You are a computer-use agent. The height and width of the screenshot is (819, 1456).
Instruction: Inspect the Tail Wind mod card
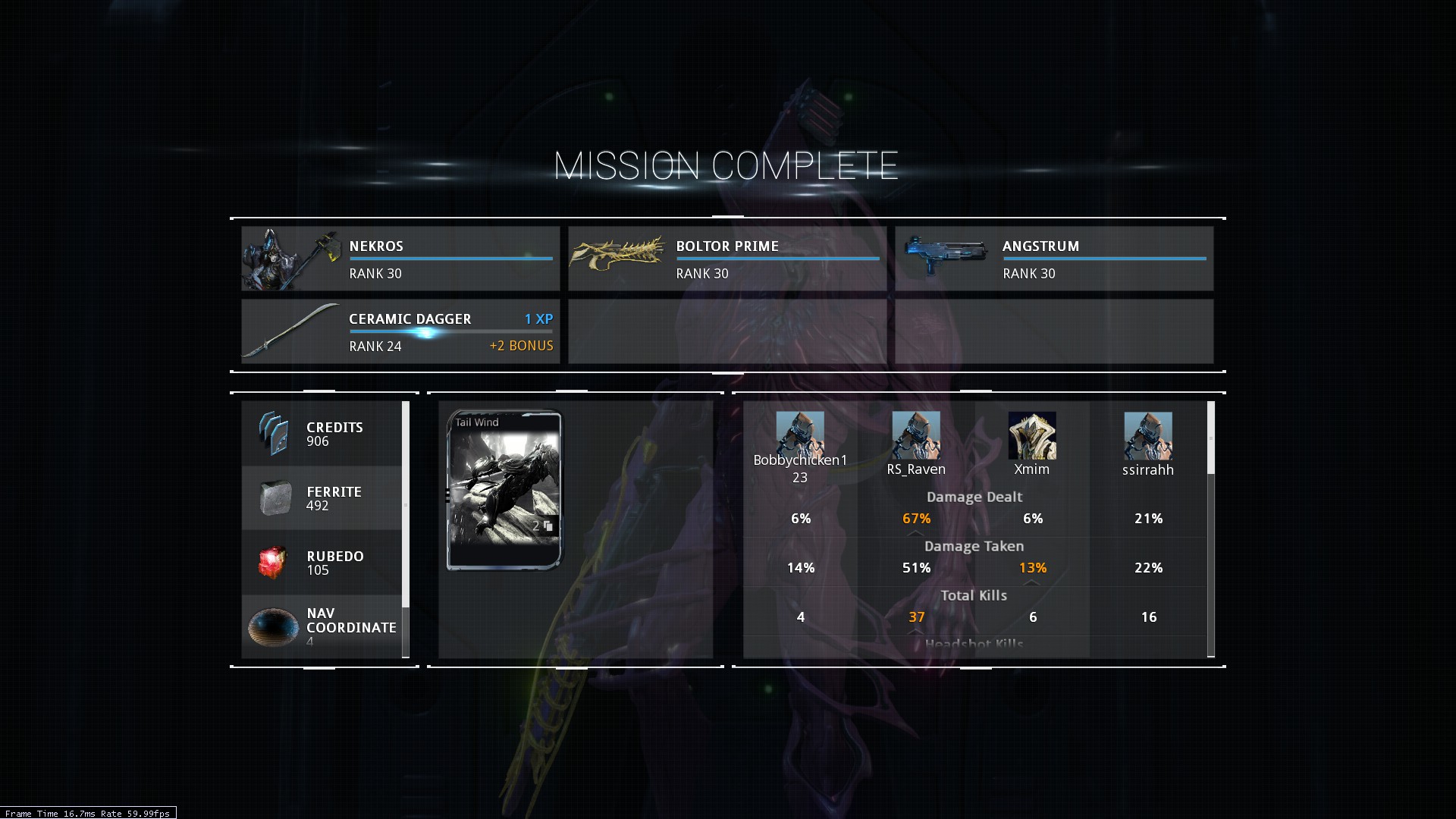[x=505, y=490]
